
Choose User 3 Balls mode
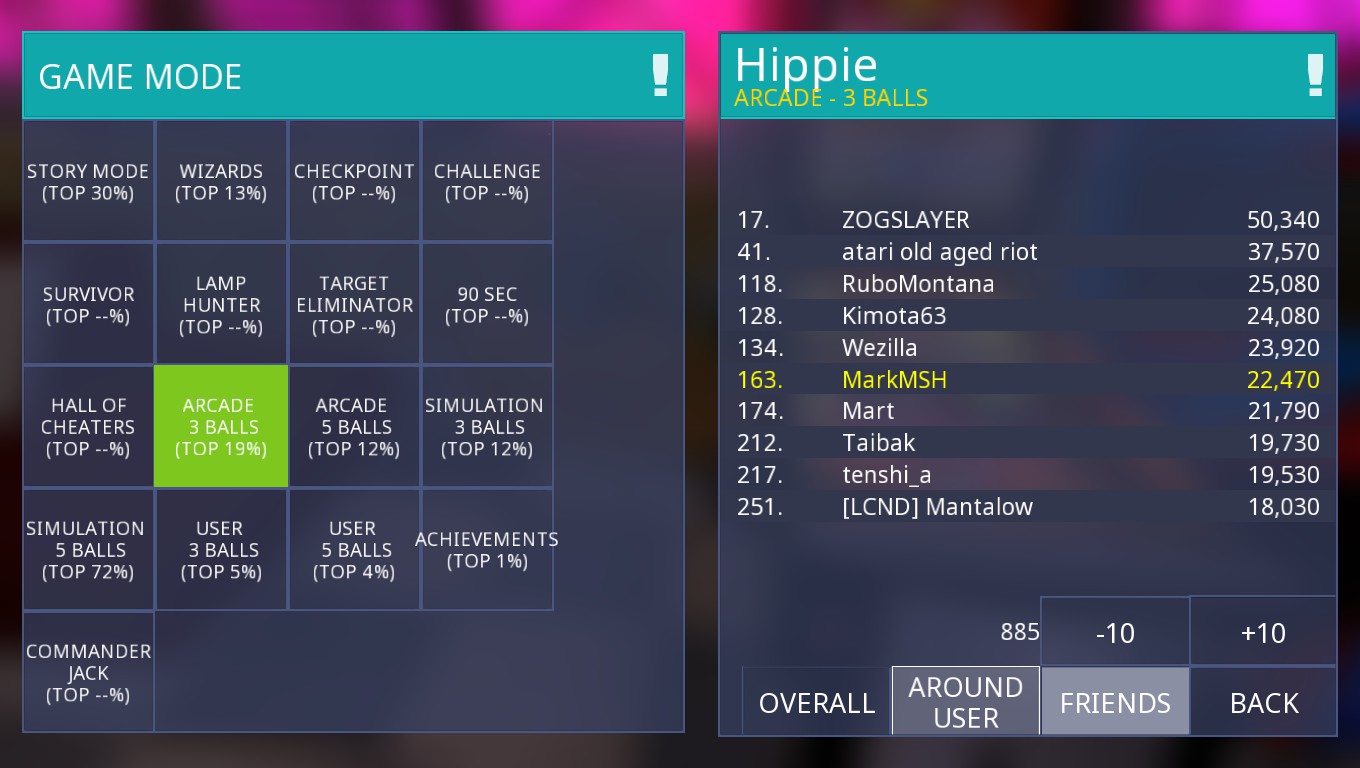[221, 550]
